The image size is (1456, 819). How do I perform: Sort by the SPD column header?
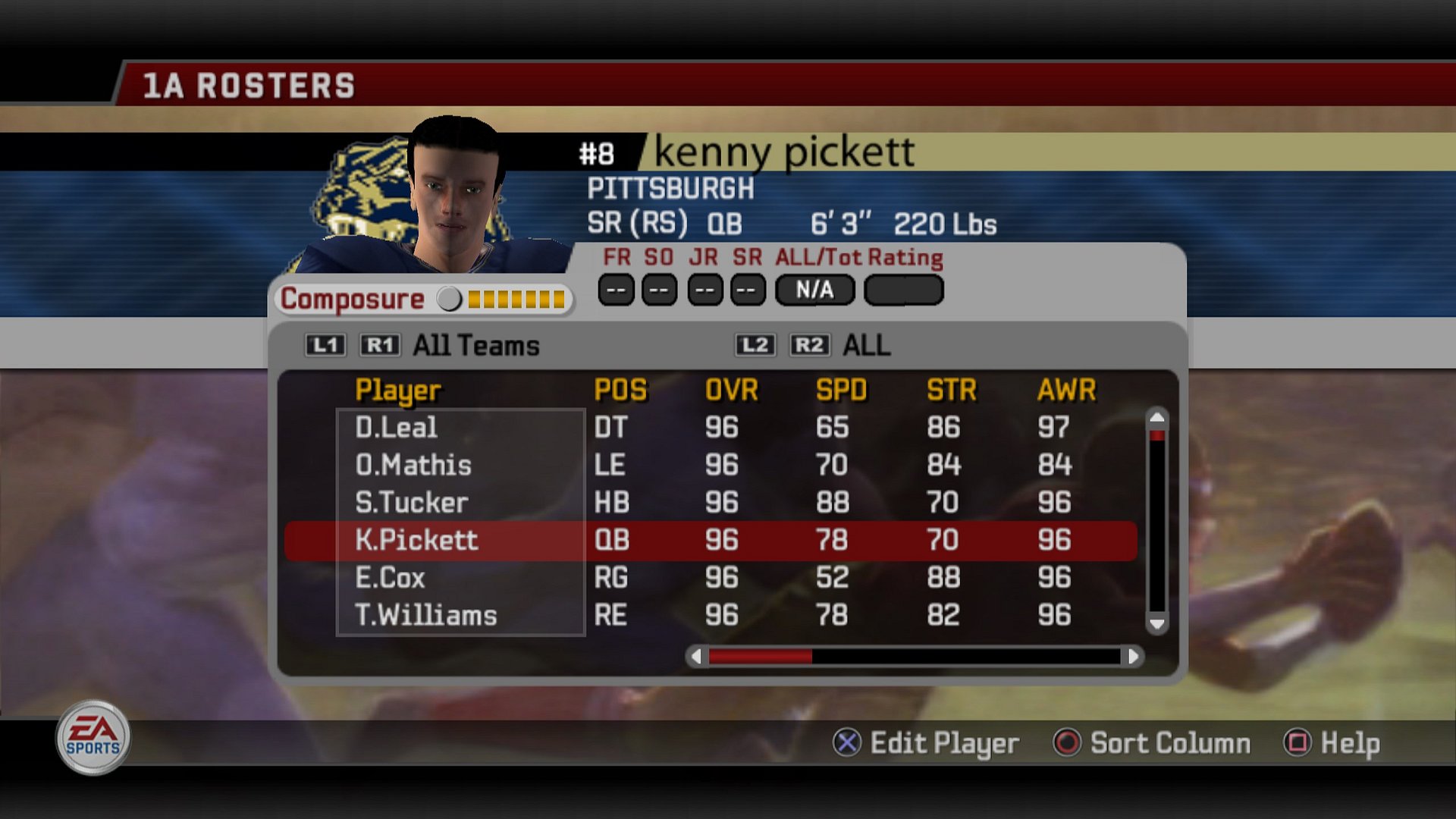841,391
